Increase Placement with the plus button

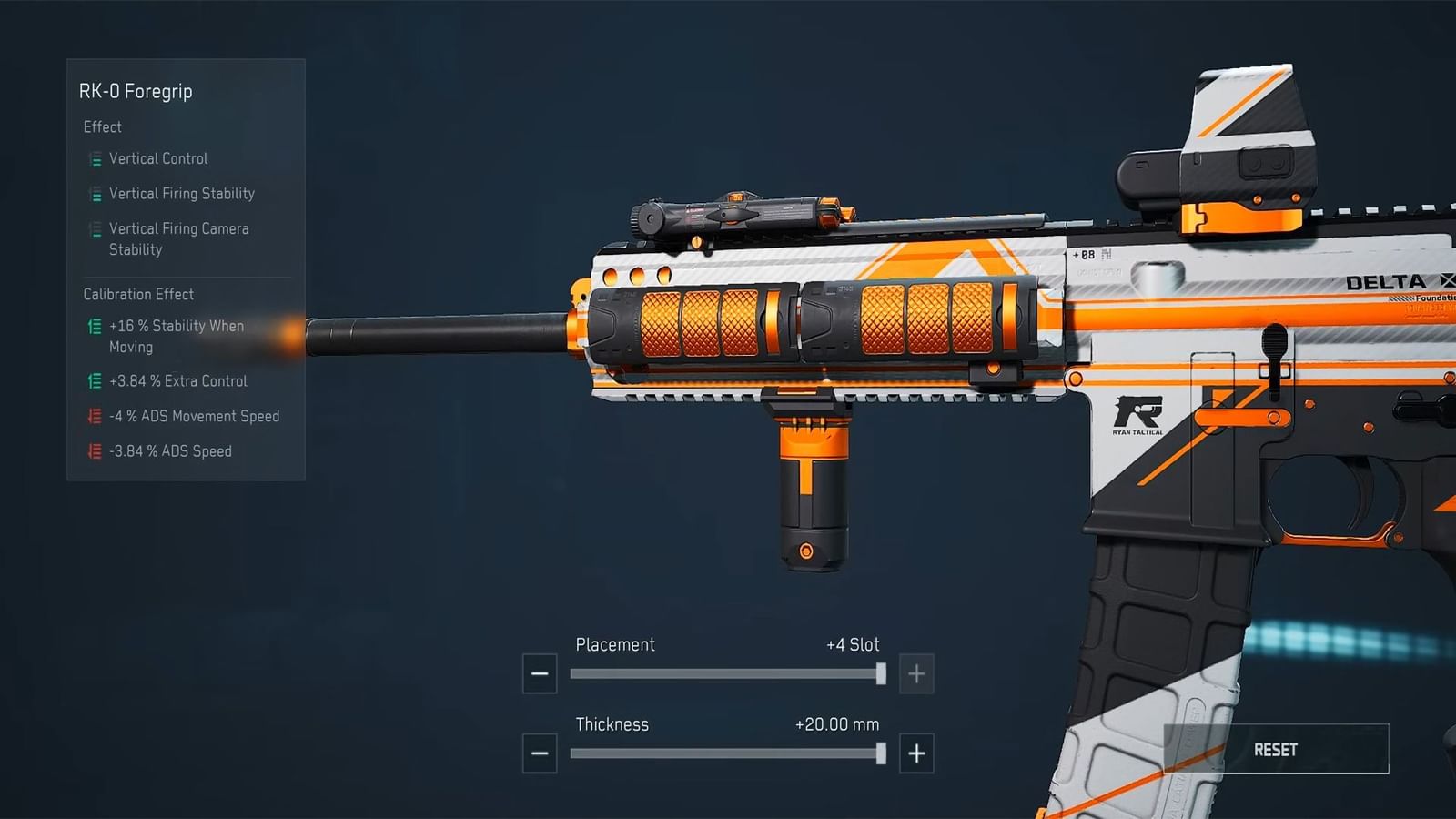point(916,674)
